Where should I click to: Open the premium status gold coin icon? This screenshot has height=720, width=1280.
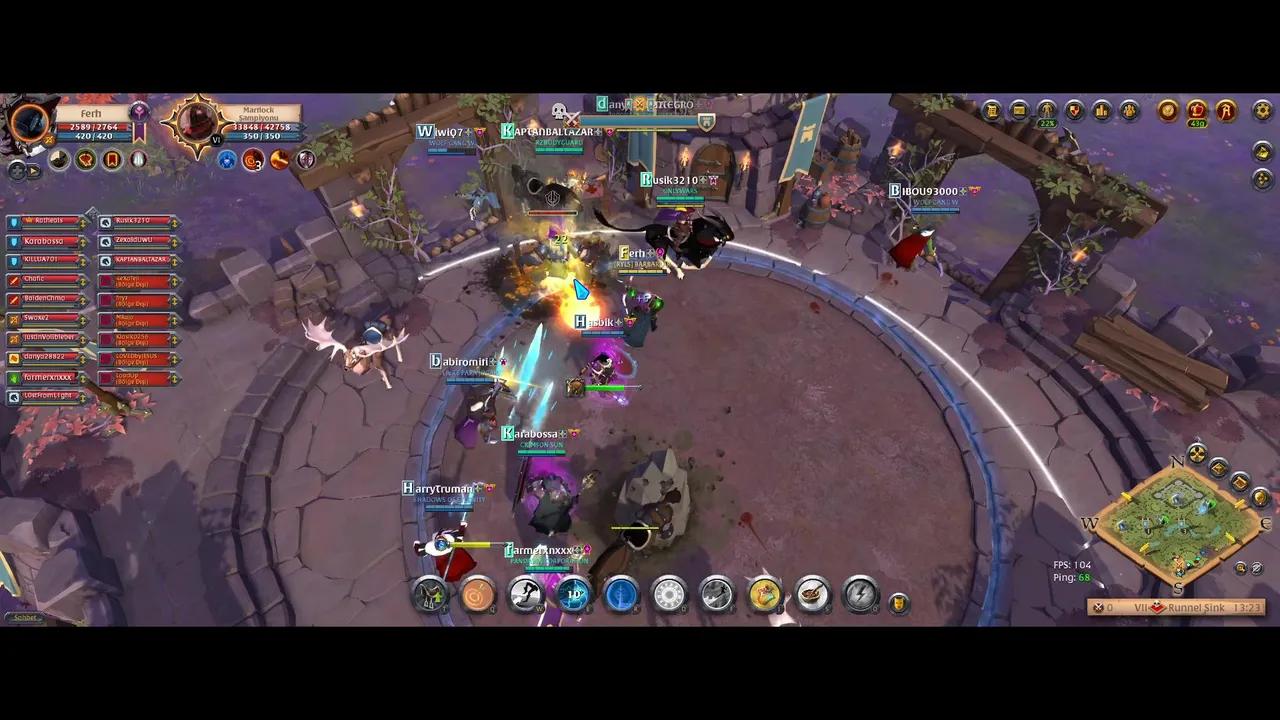coord(1166,111)
